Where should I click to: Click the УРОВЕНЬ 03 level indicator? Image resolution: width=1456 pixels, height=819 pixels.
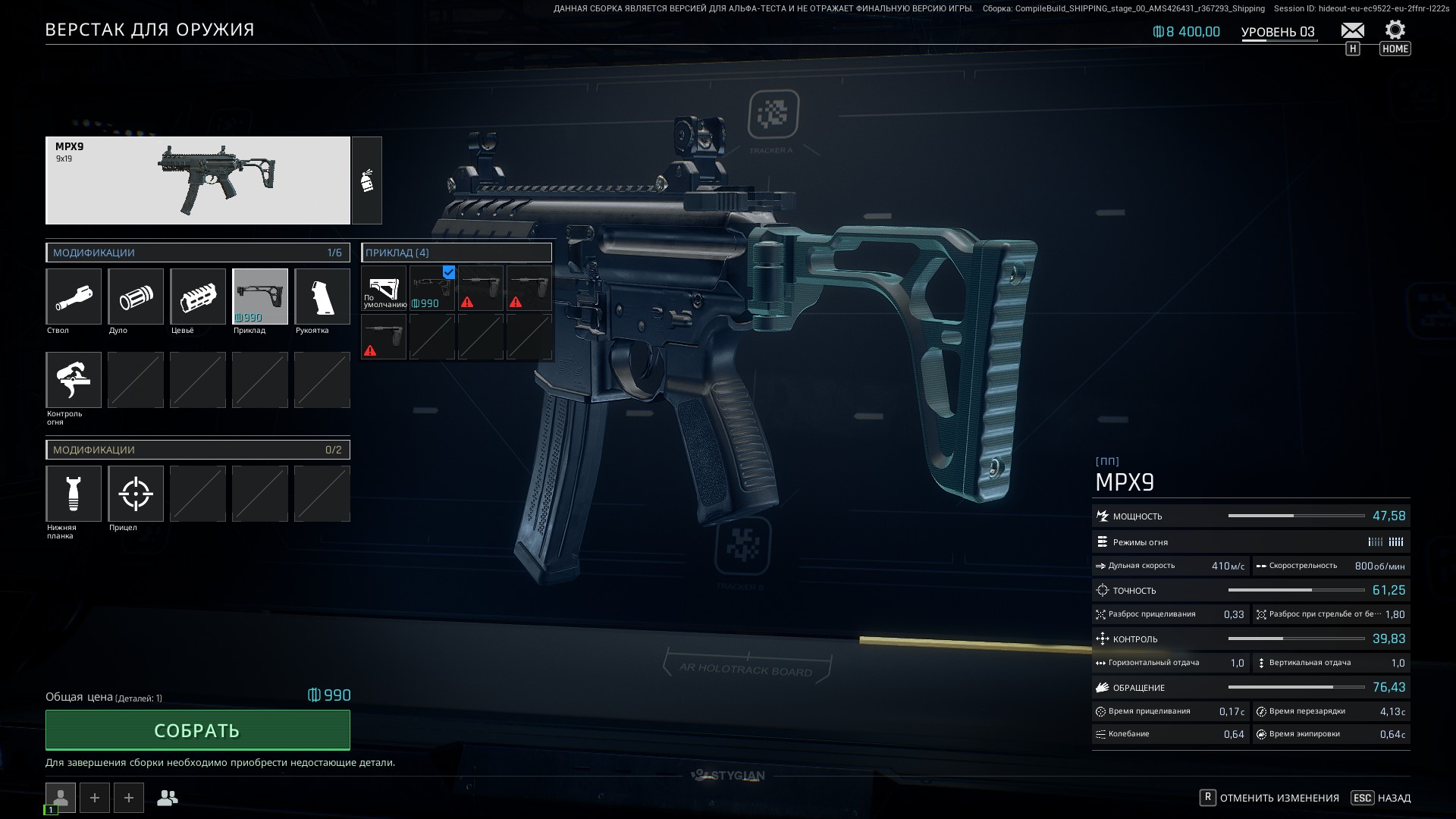[x=1278, y=32]
